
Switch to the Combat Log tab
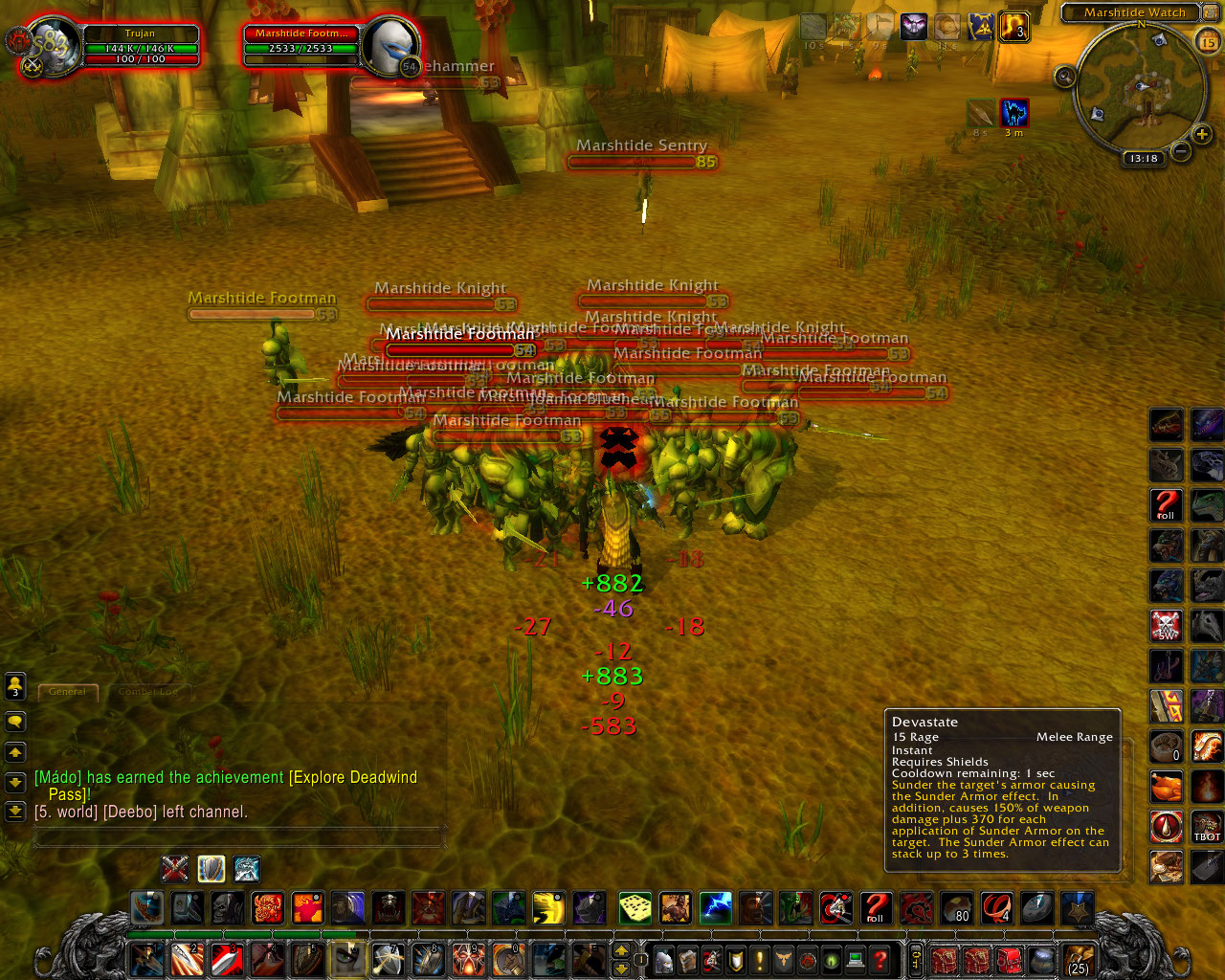pos(147,692)
